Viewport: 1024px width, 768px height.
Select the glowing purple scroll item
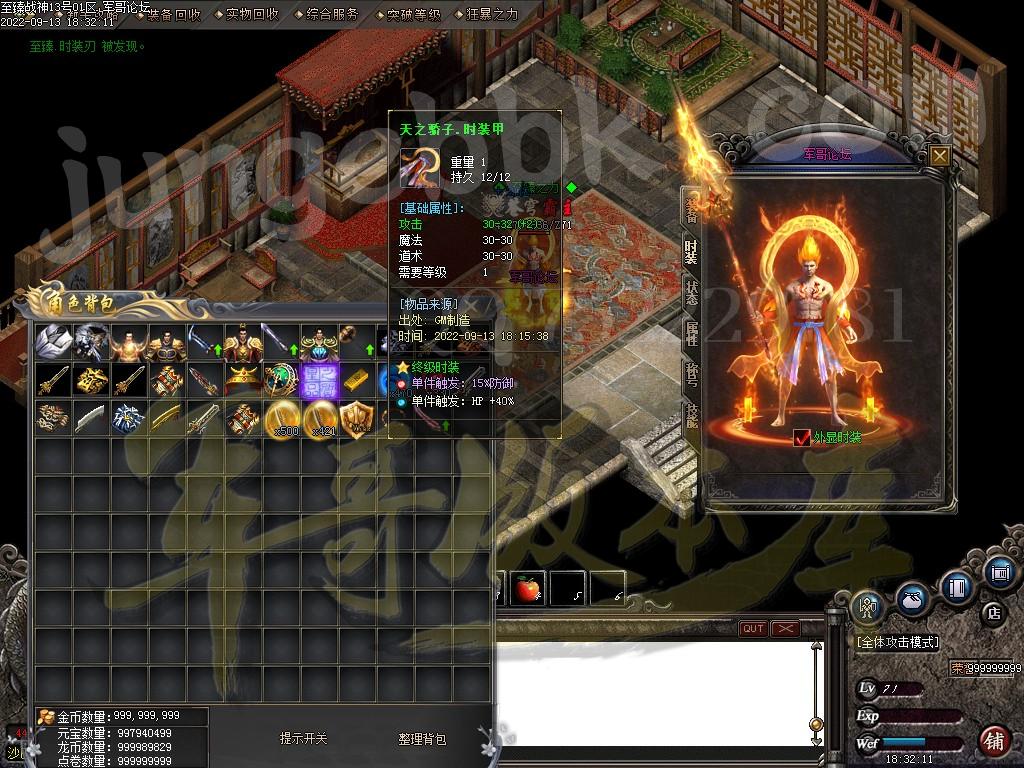pos(320,381)
